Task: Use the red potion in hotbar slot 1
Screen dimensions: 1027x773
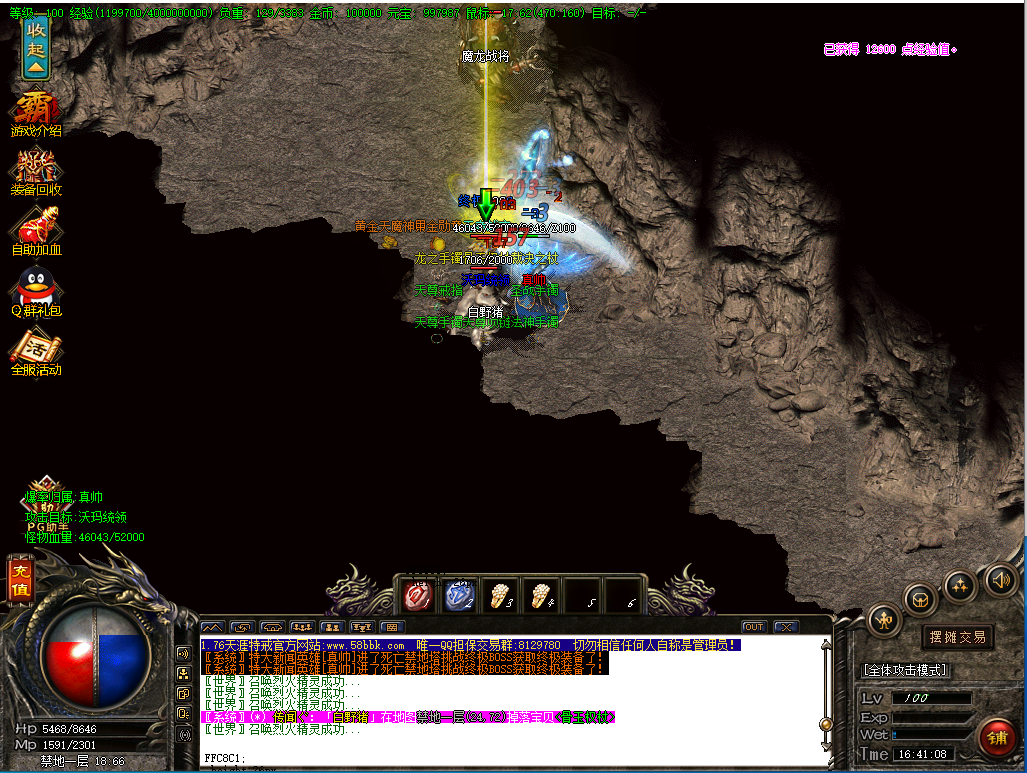Action: click(x=417, y=596)
